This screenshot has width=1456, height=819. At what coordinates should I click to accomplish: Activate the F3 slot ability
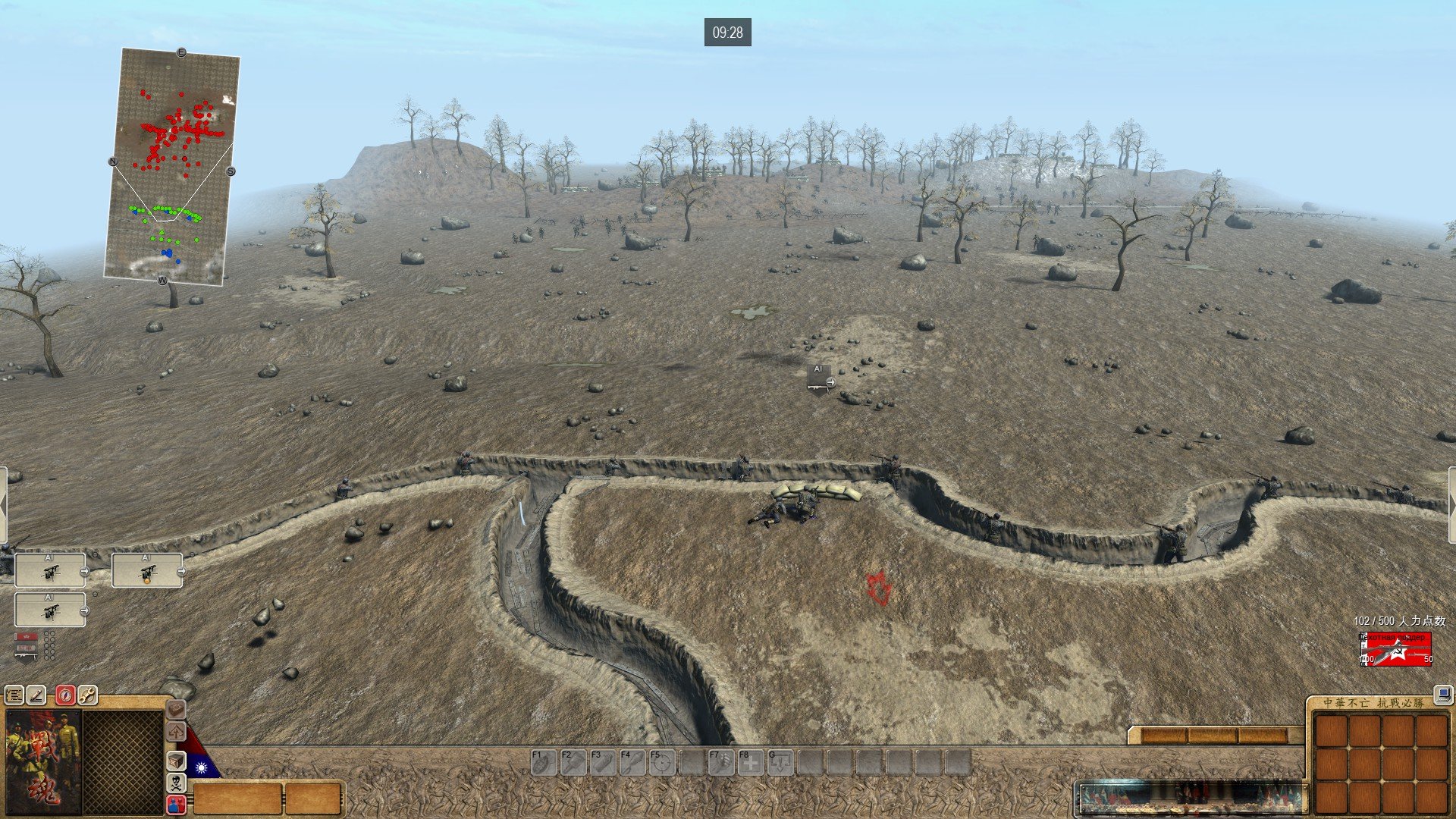coord(602,762)
